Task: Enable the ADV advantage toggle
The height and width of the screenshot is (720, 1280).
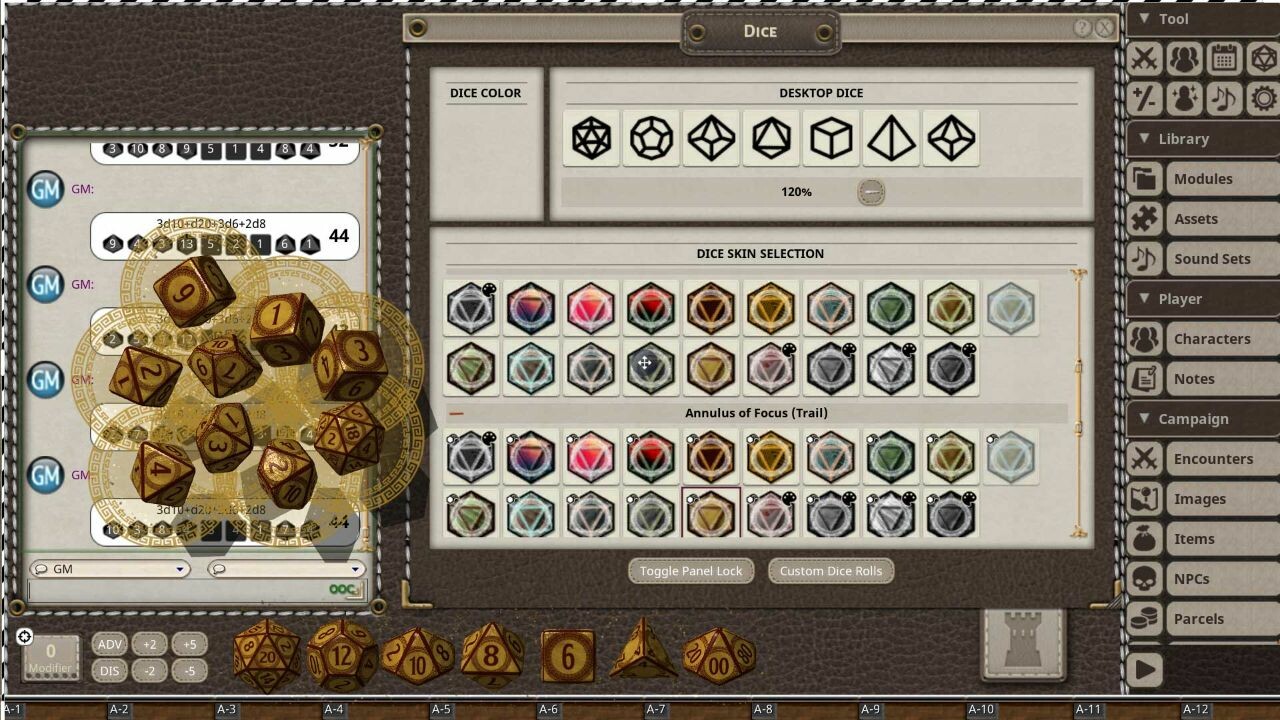Action: (x=108, y=646)
